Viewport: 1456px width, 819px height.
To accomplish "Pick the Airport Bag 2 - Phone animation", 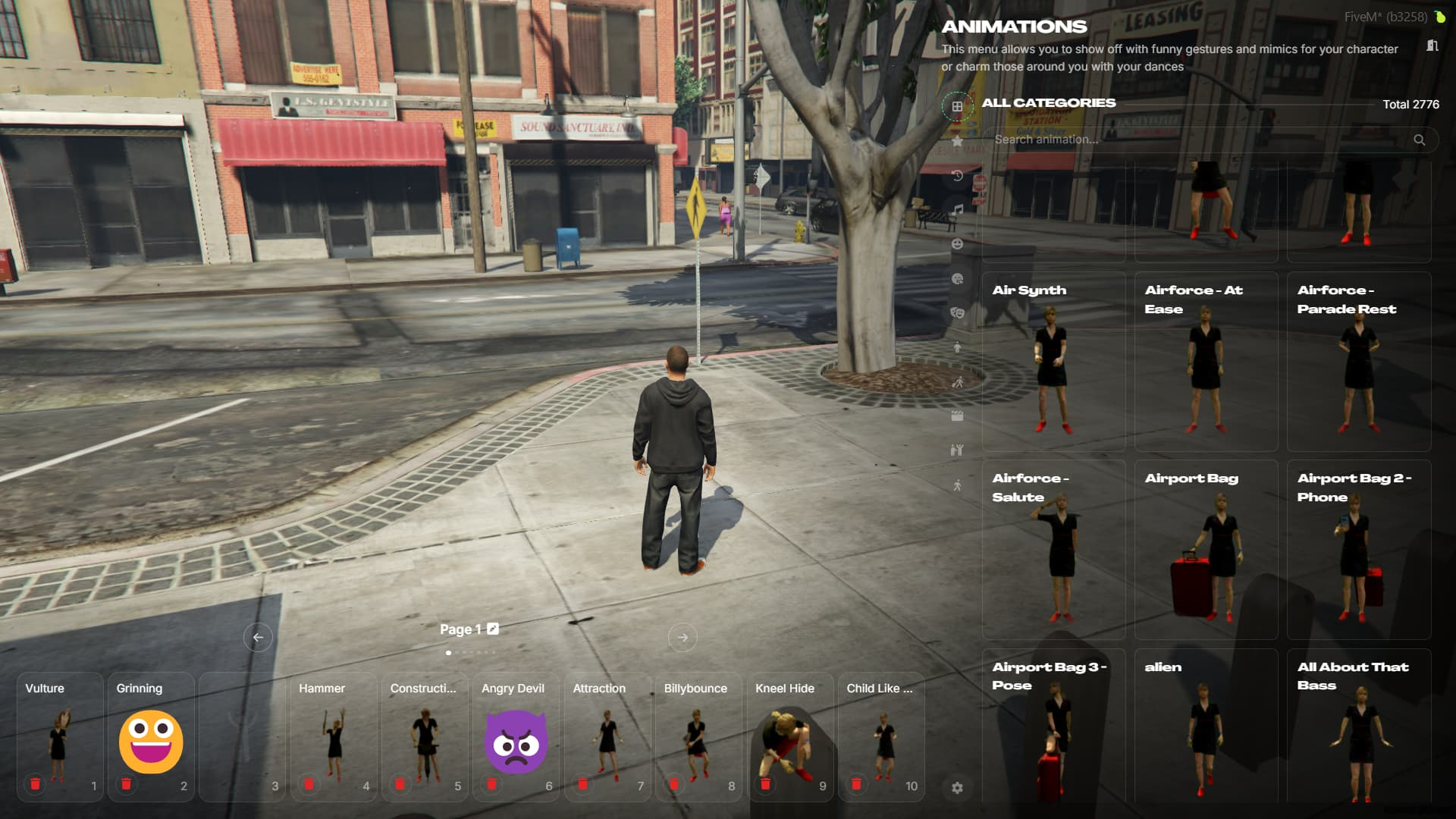I will coord(1358,550).
